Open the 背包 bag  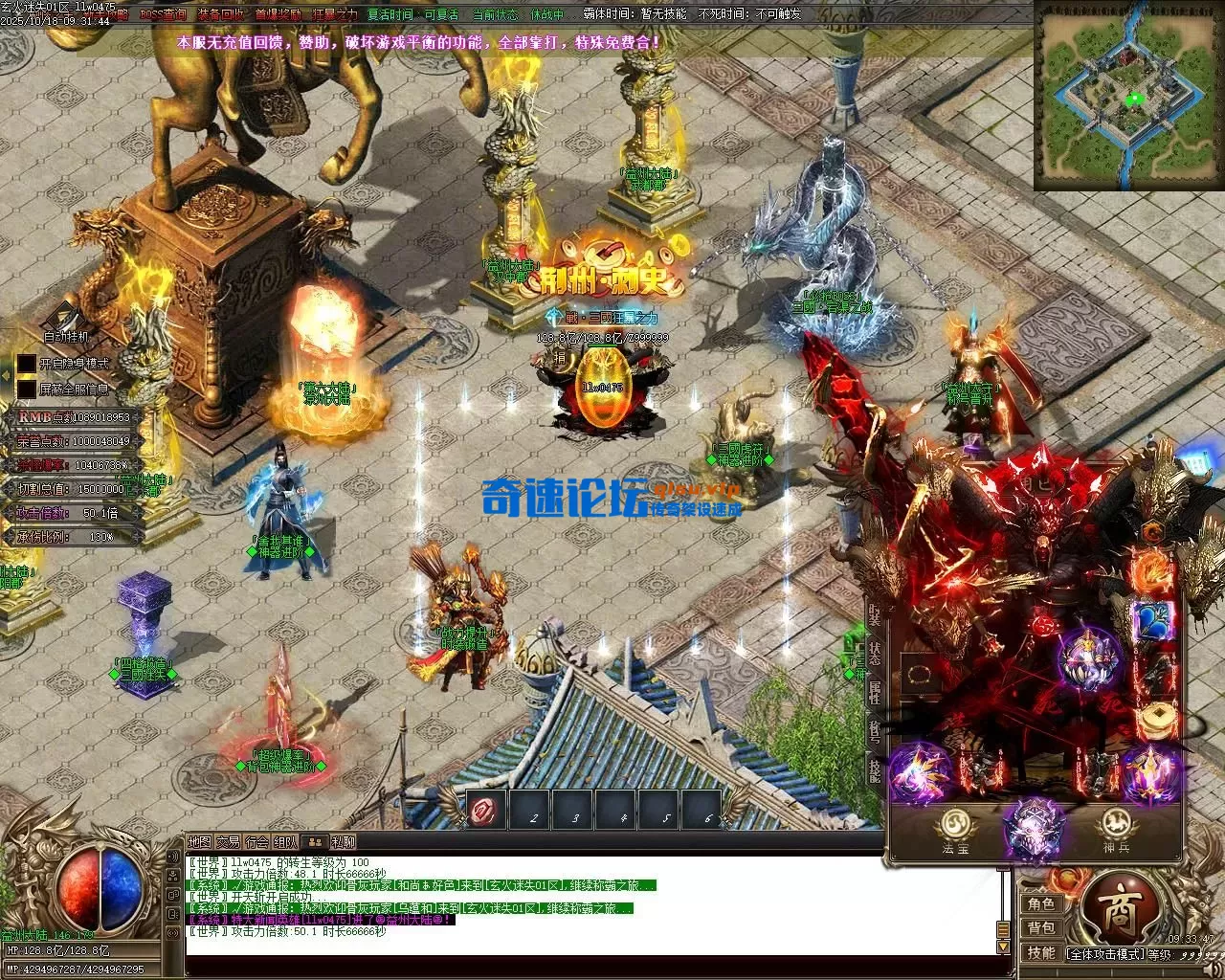point(1041,928)
